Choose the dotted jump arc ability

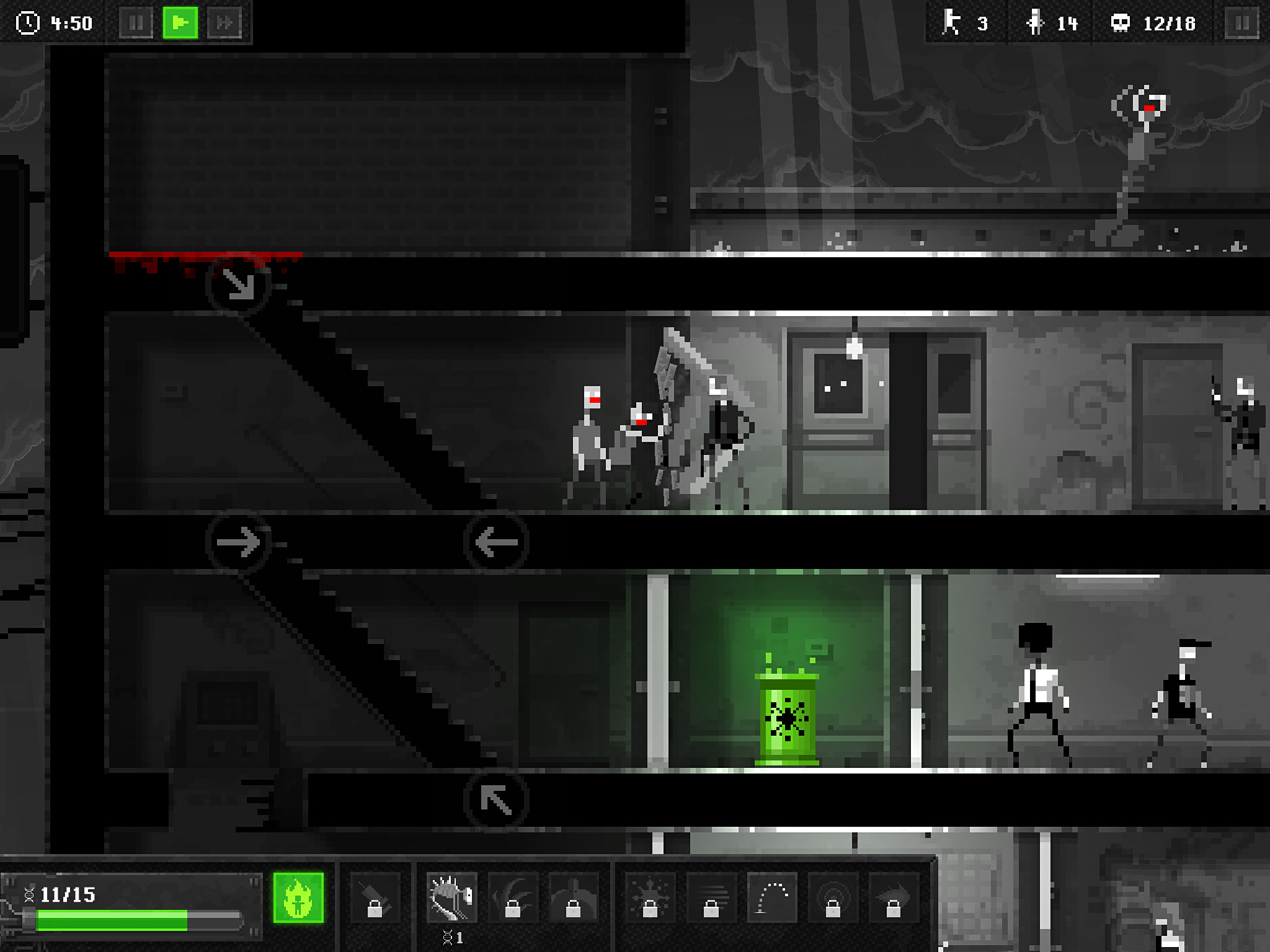click(771, 897)
